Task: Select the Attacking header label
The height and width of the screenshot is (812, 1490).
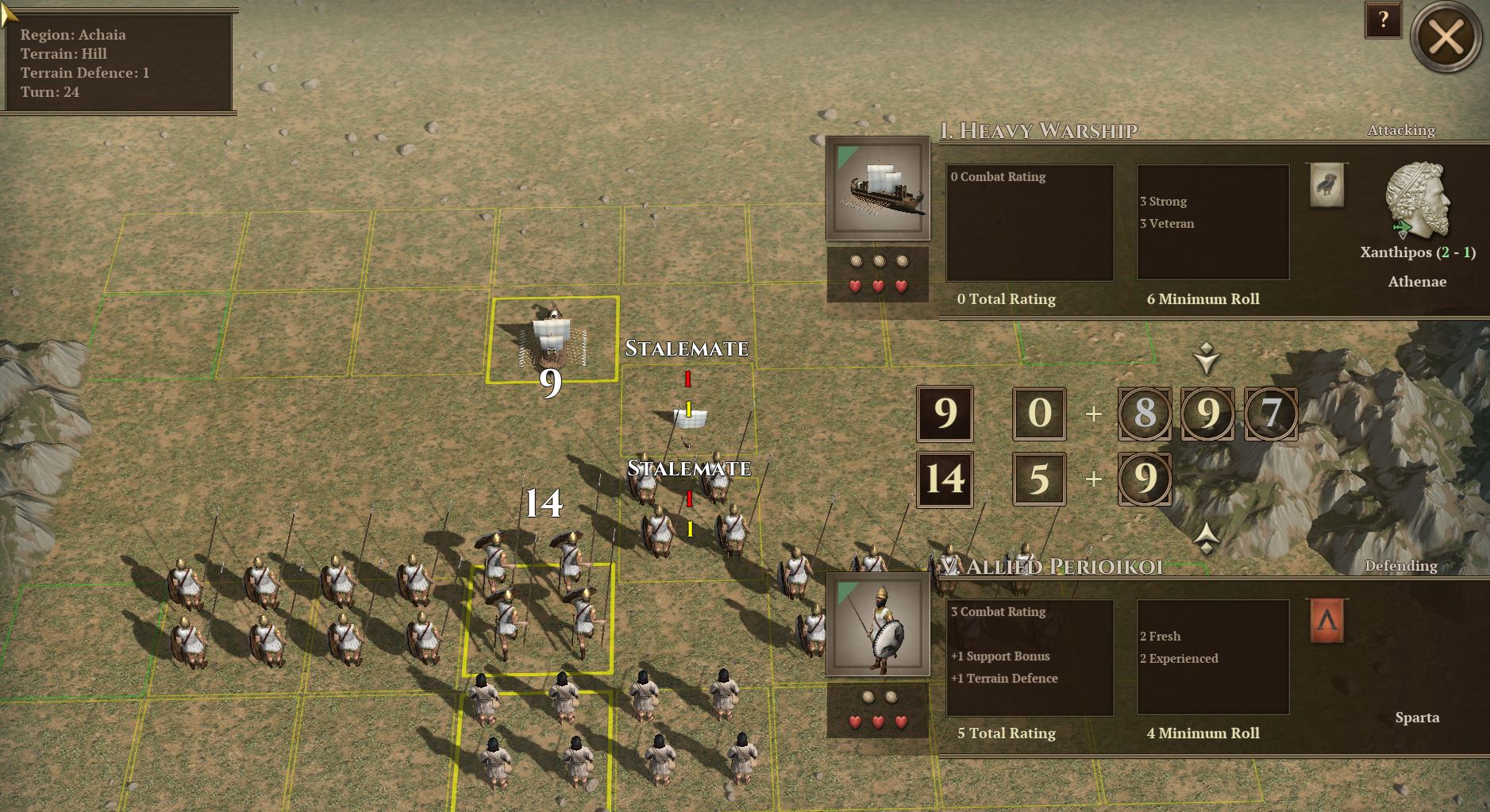Action: [x=1400, y=129]
